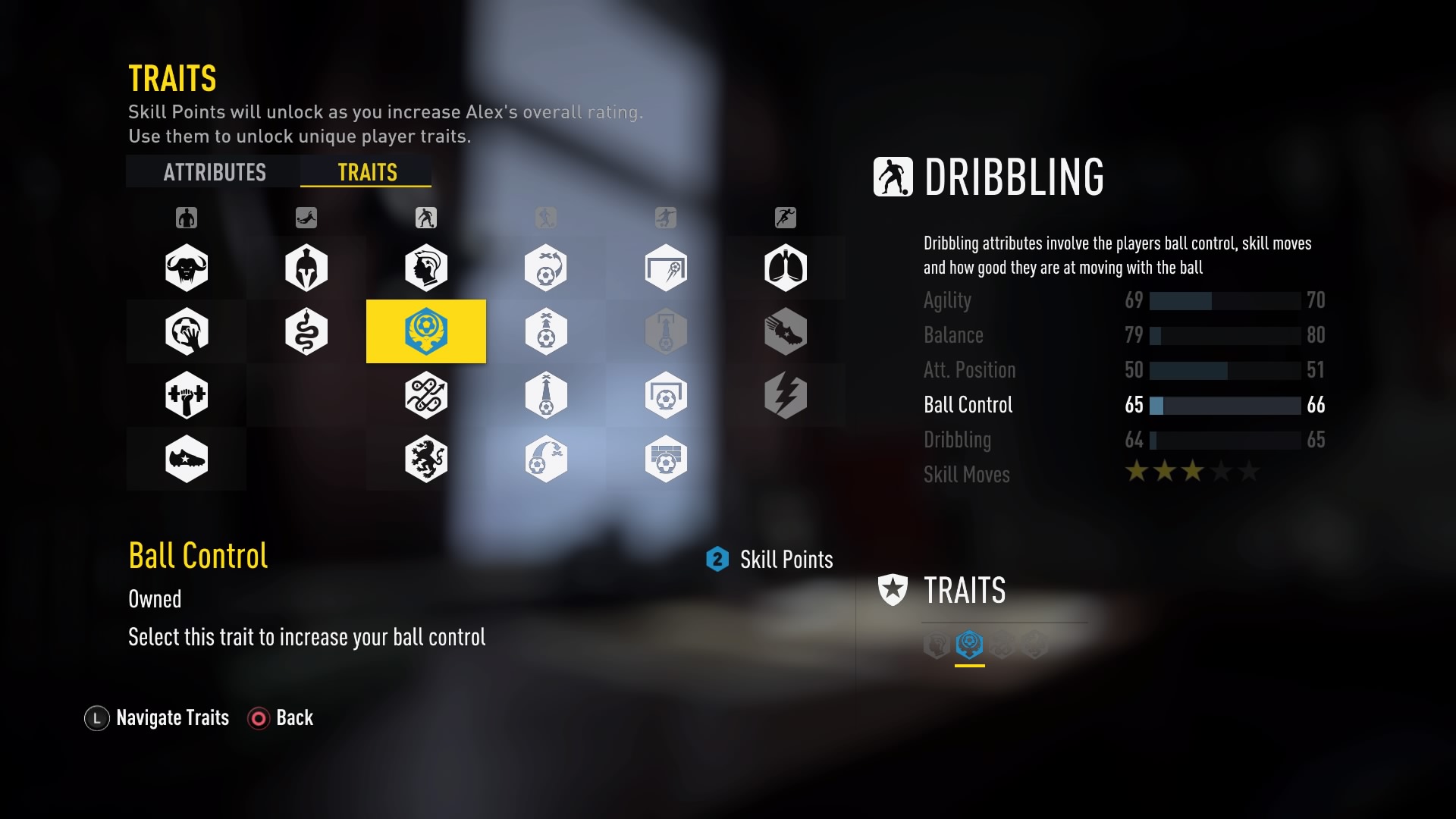This screenshot has height=819, width=1456.
Task: Select the hand-gripping-ball trait
Action: [187, 331]
